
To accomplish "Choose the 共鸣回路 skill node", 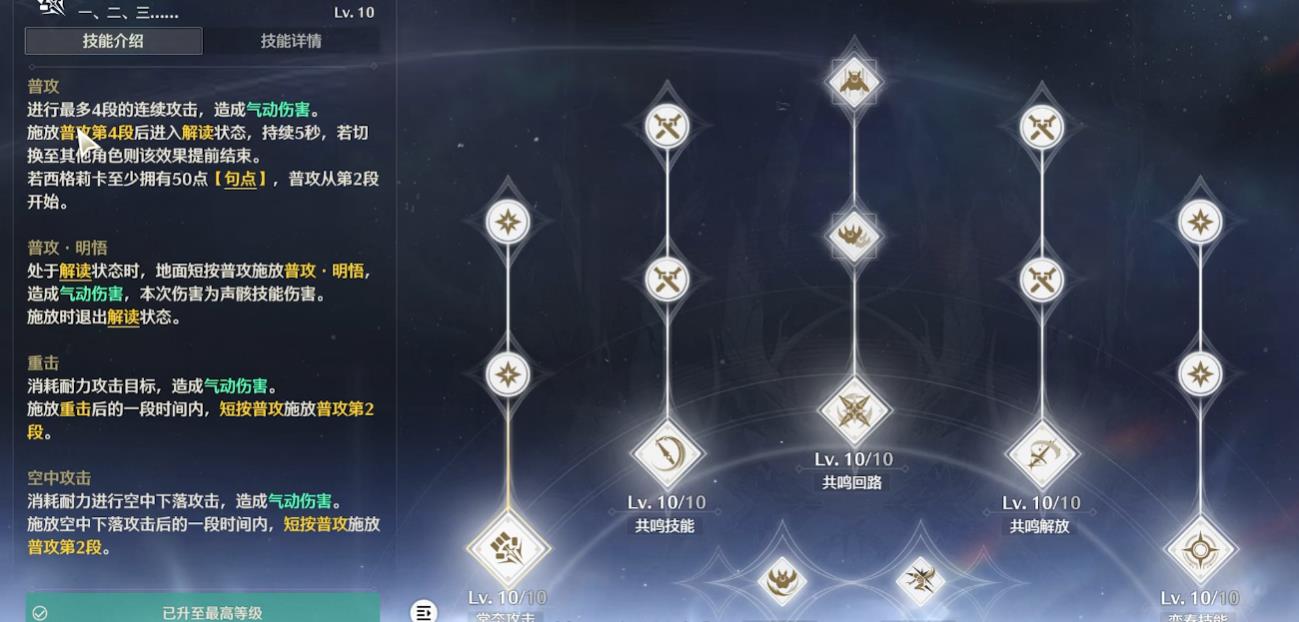I will [x=854, y=410].
